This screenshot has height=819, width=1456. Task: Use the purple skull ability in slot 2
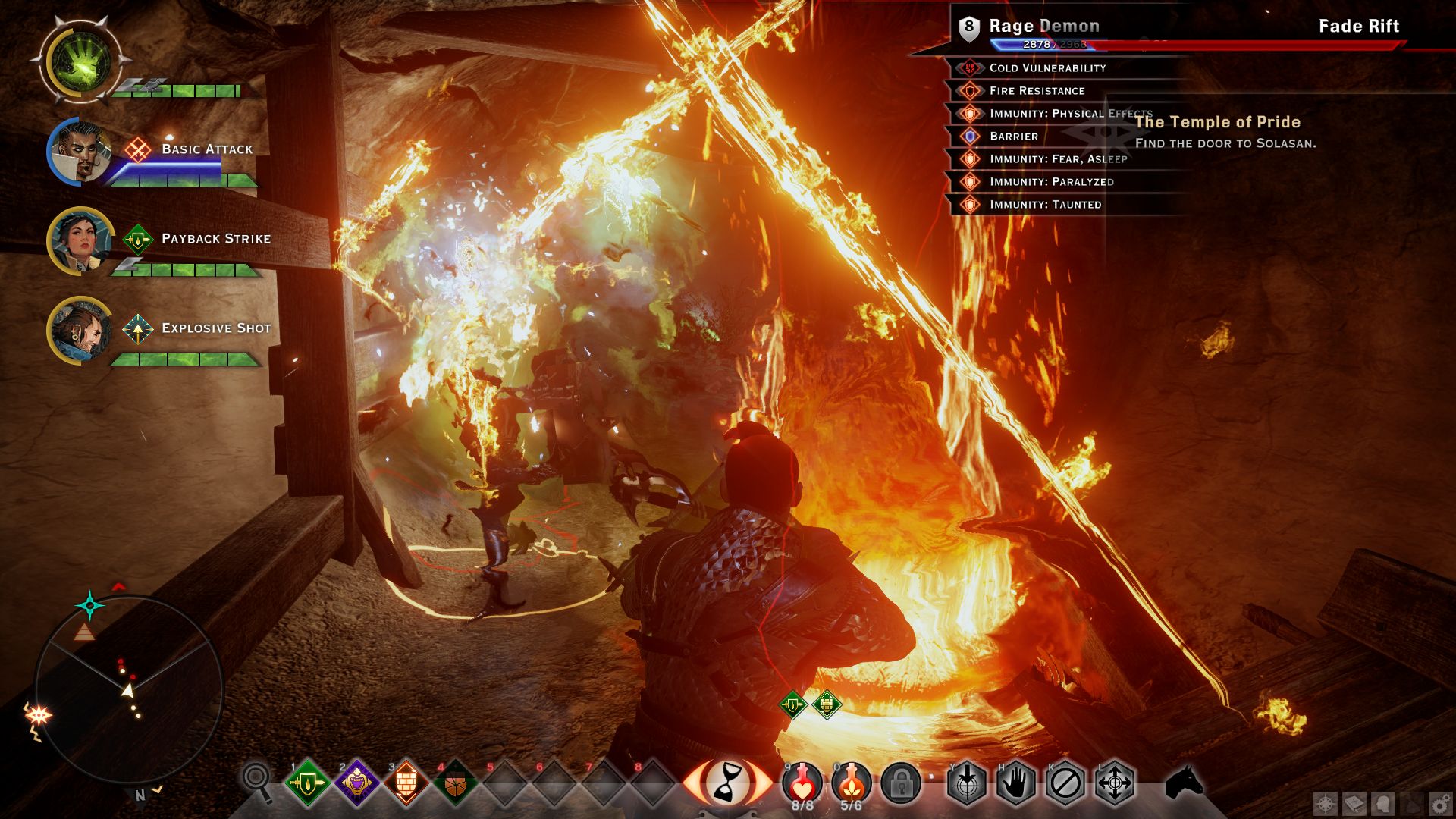coord(356,783)
